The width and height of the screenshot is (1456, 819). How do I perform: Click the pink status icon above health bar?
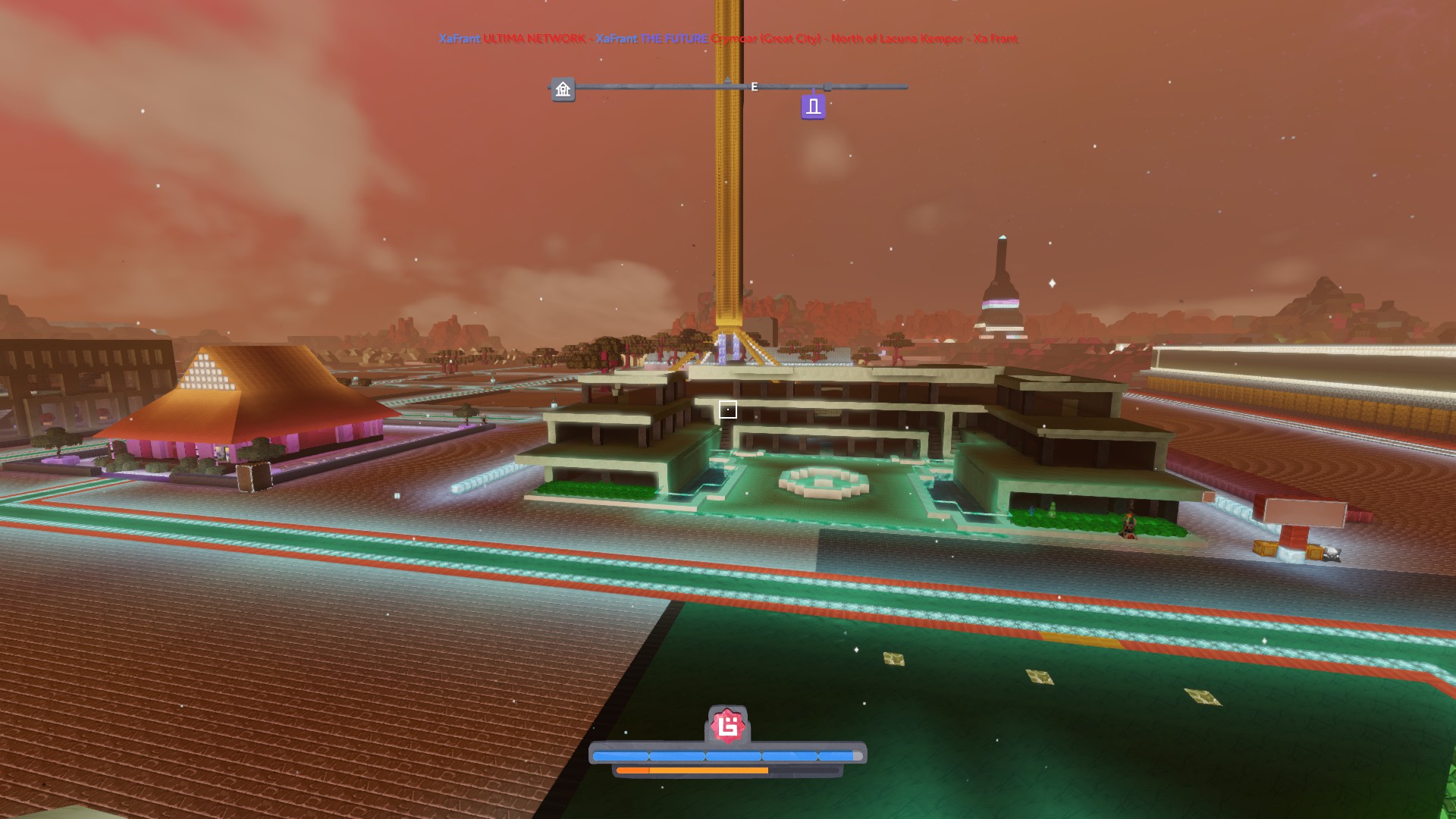[x=728, y=727]
